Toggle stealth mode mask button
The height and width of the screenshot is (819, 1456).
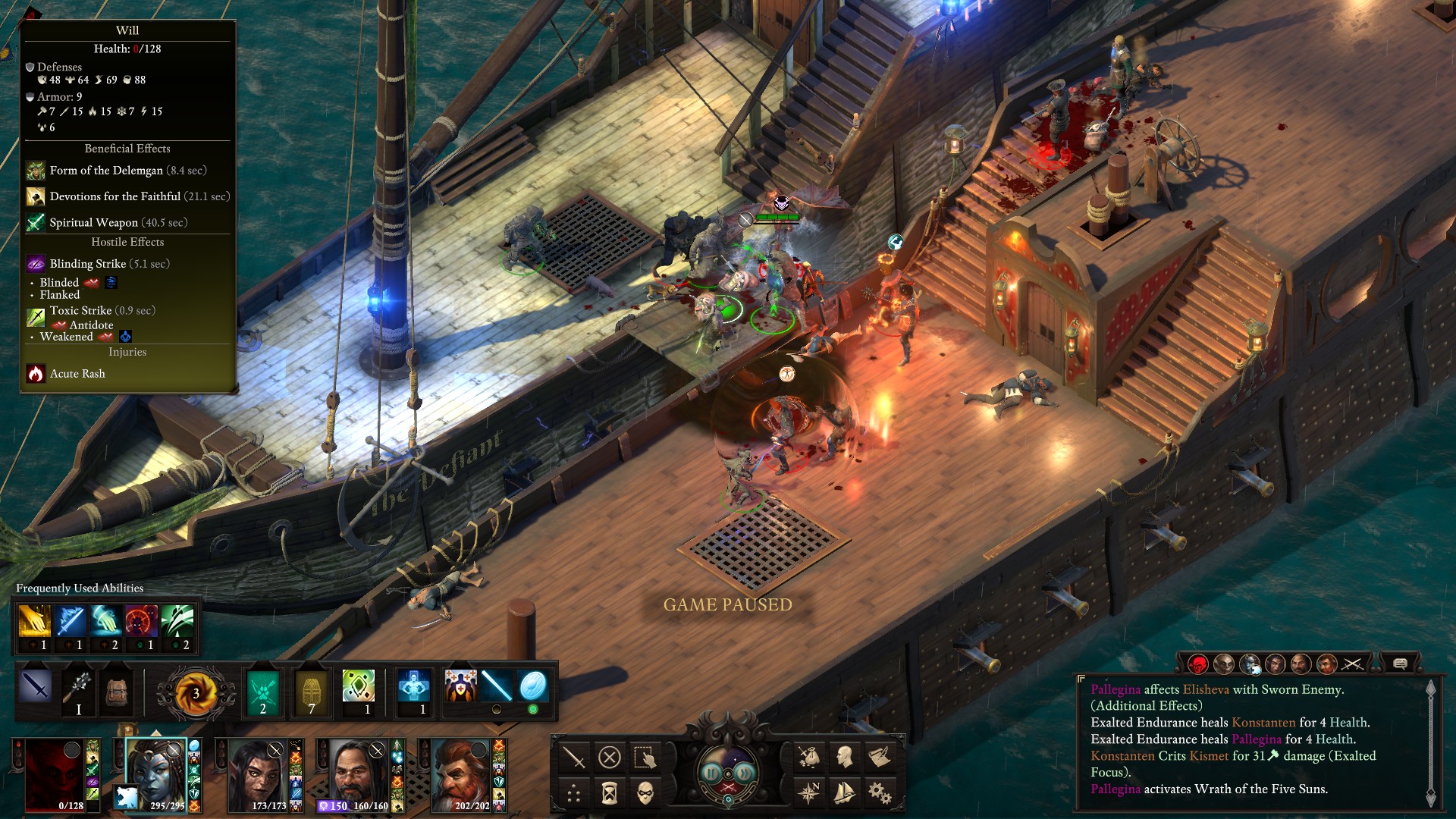645,793
